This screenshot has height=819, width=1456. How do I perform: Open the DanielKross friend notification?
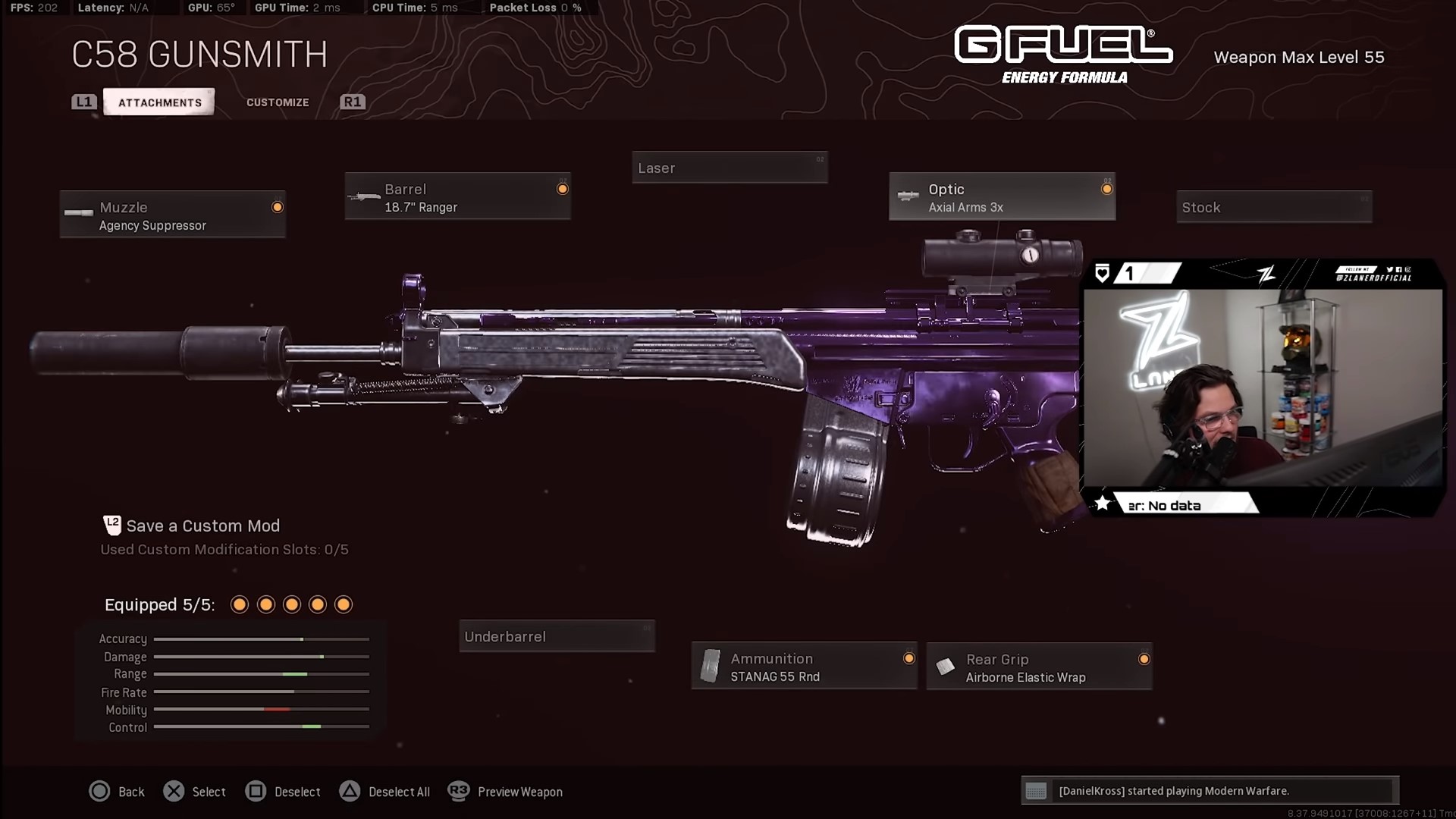[x=1210, y=791]
